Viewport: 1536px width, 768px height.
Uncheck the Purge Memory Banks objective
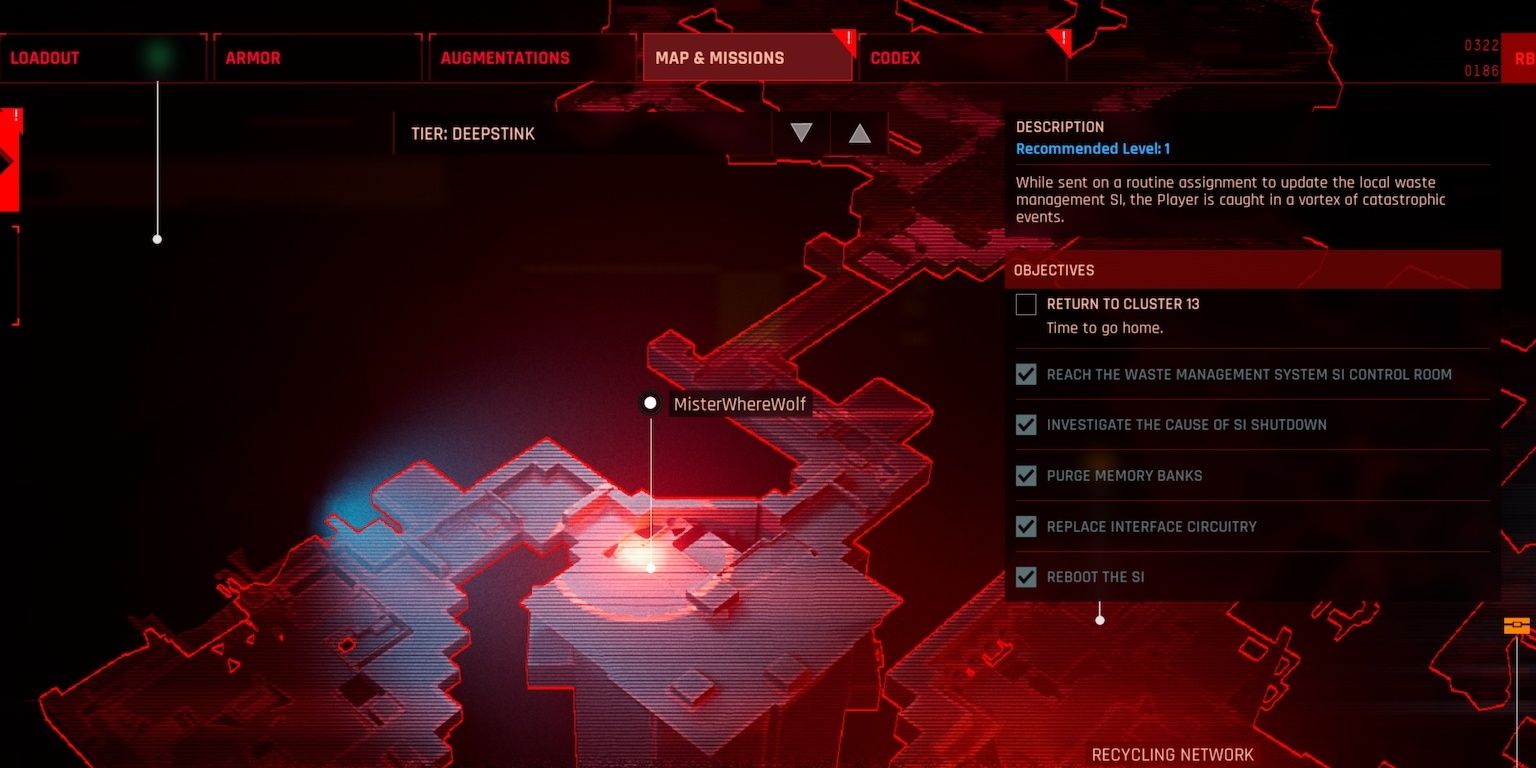1026,475
